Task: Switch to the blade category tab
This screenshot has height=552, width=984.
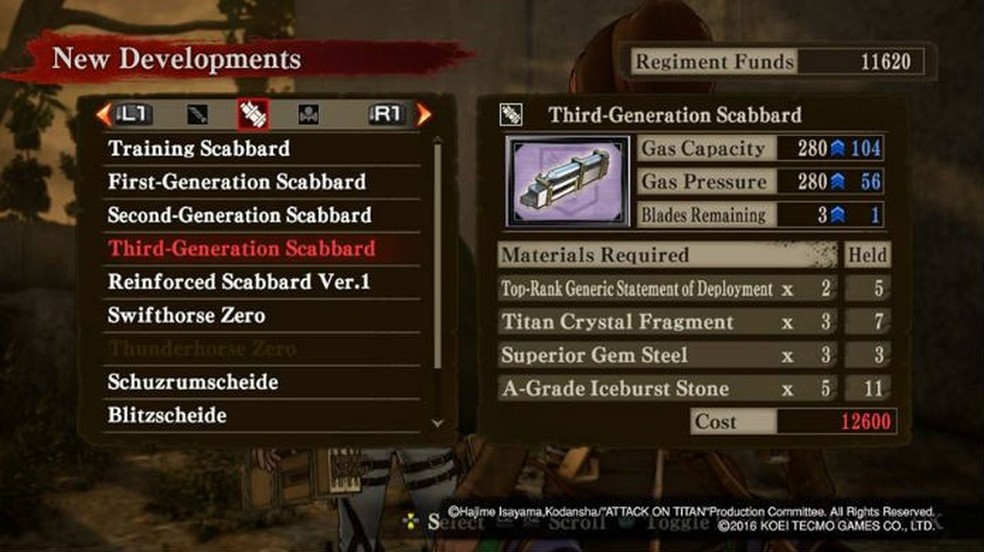Action: point(198,114)
